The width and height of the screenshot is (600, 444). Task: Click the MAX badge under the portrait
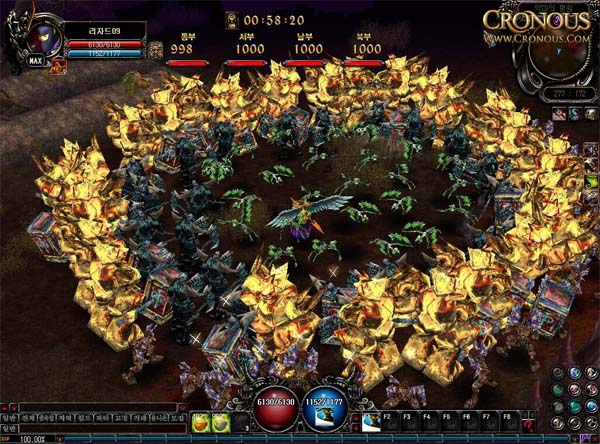point(36,60)
